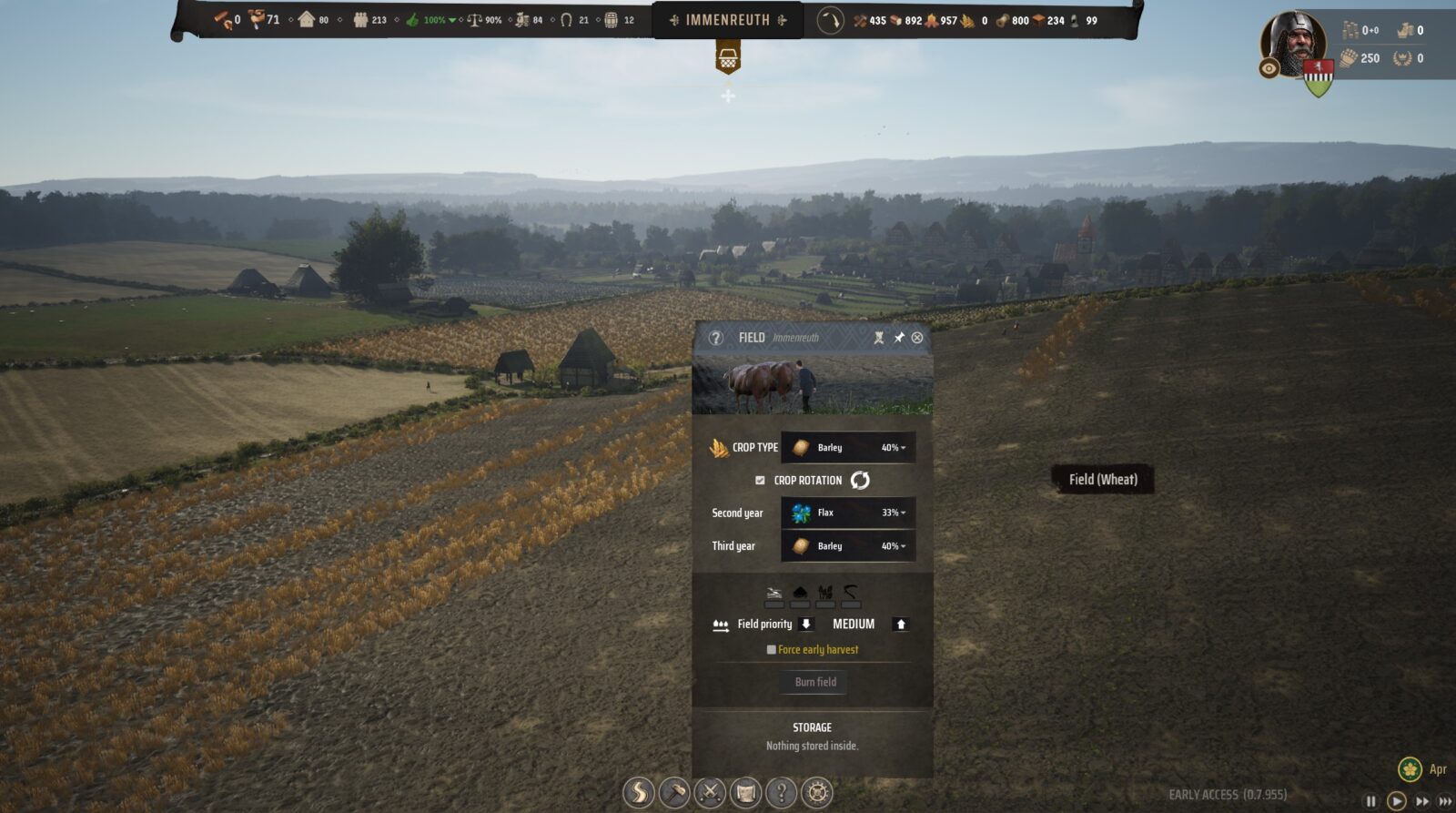Tick the Force early harvest checkbox

772,649
